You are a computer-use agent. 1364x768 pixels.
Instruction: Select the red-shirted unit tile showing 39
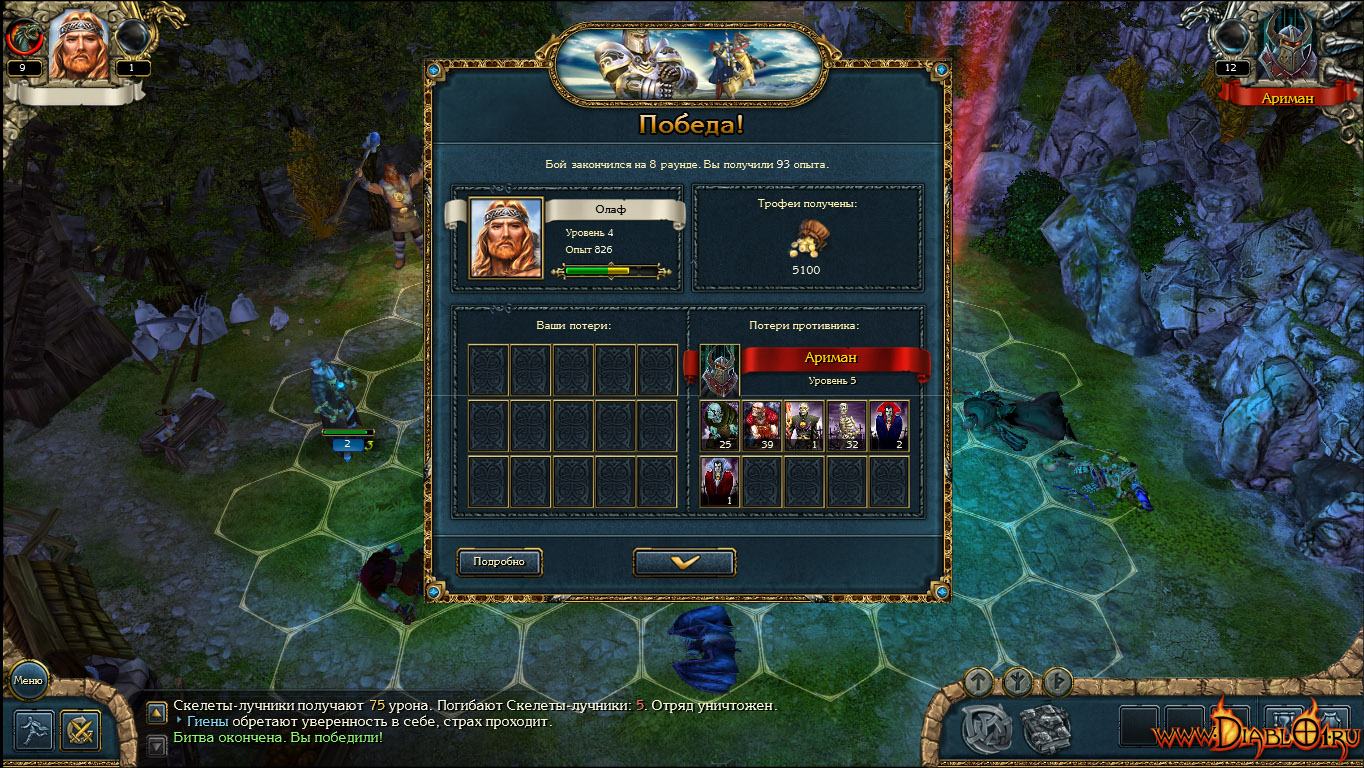point(762,426)
